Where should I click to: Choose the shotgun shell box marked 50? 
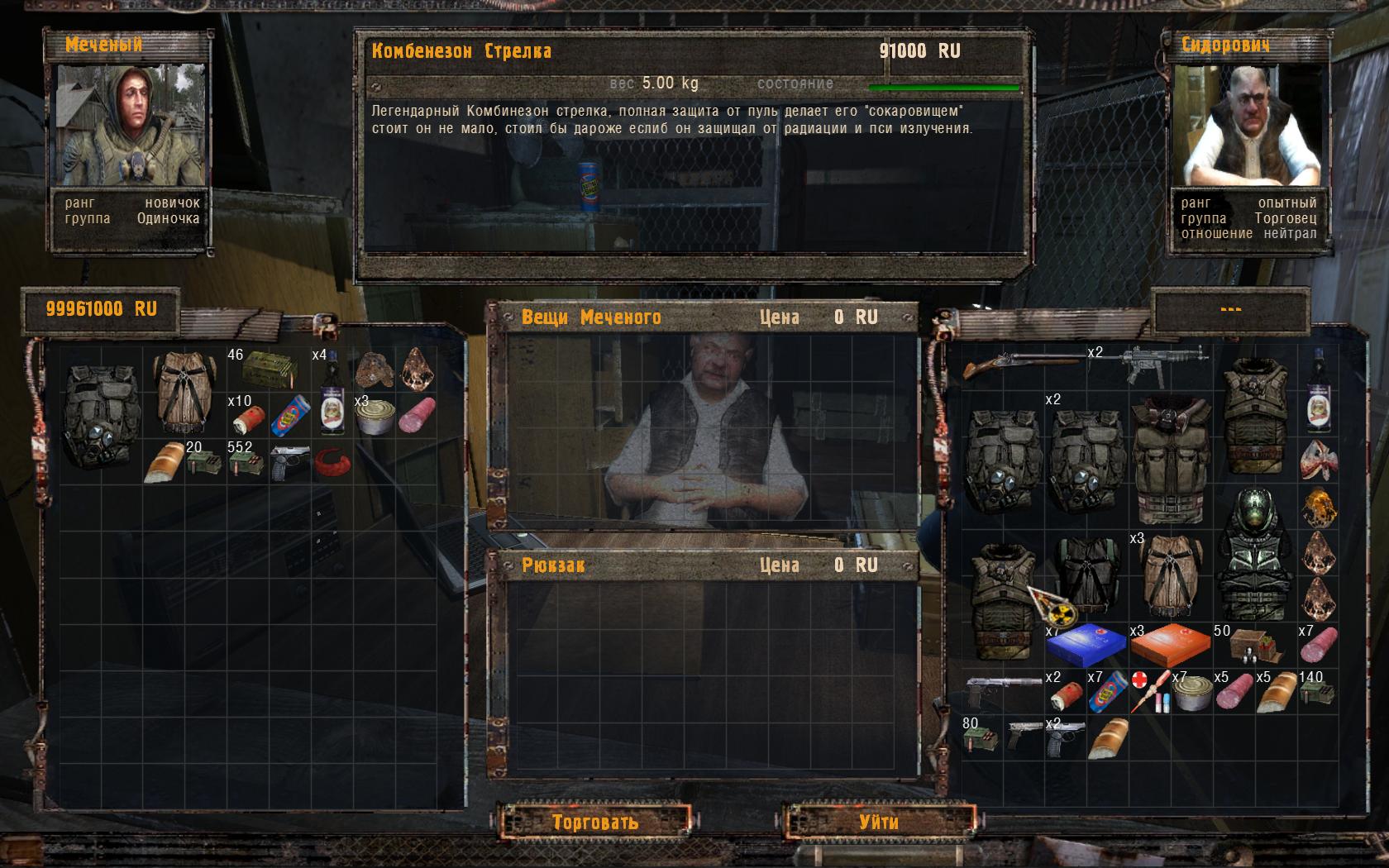point(1254,645)
